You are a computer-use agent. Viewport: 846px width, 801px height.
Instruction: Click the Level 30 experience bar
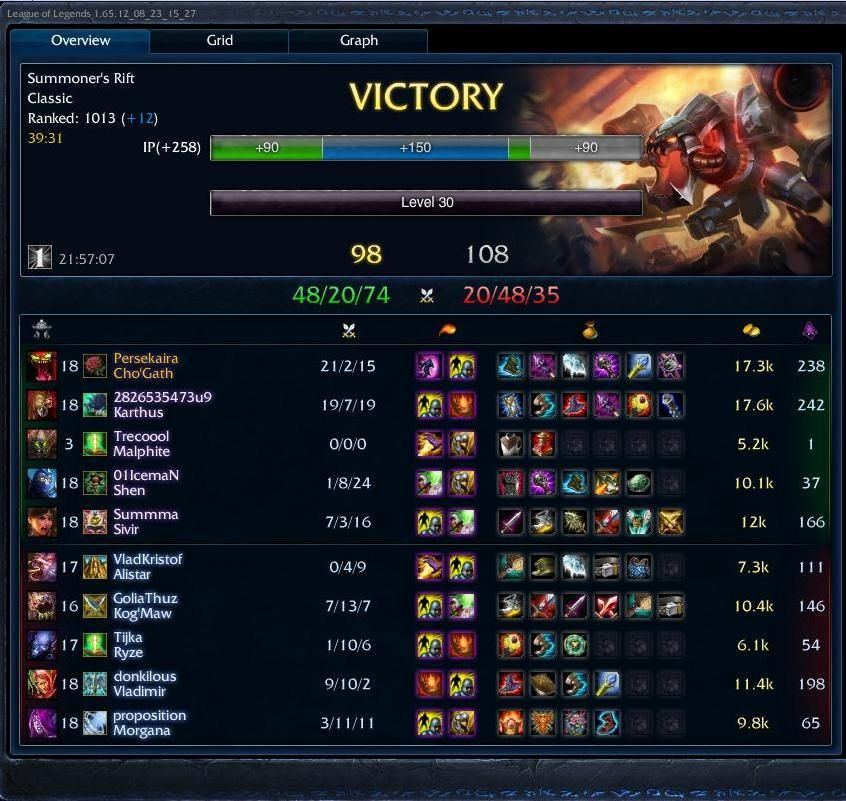click(x=426, y=203)
